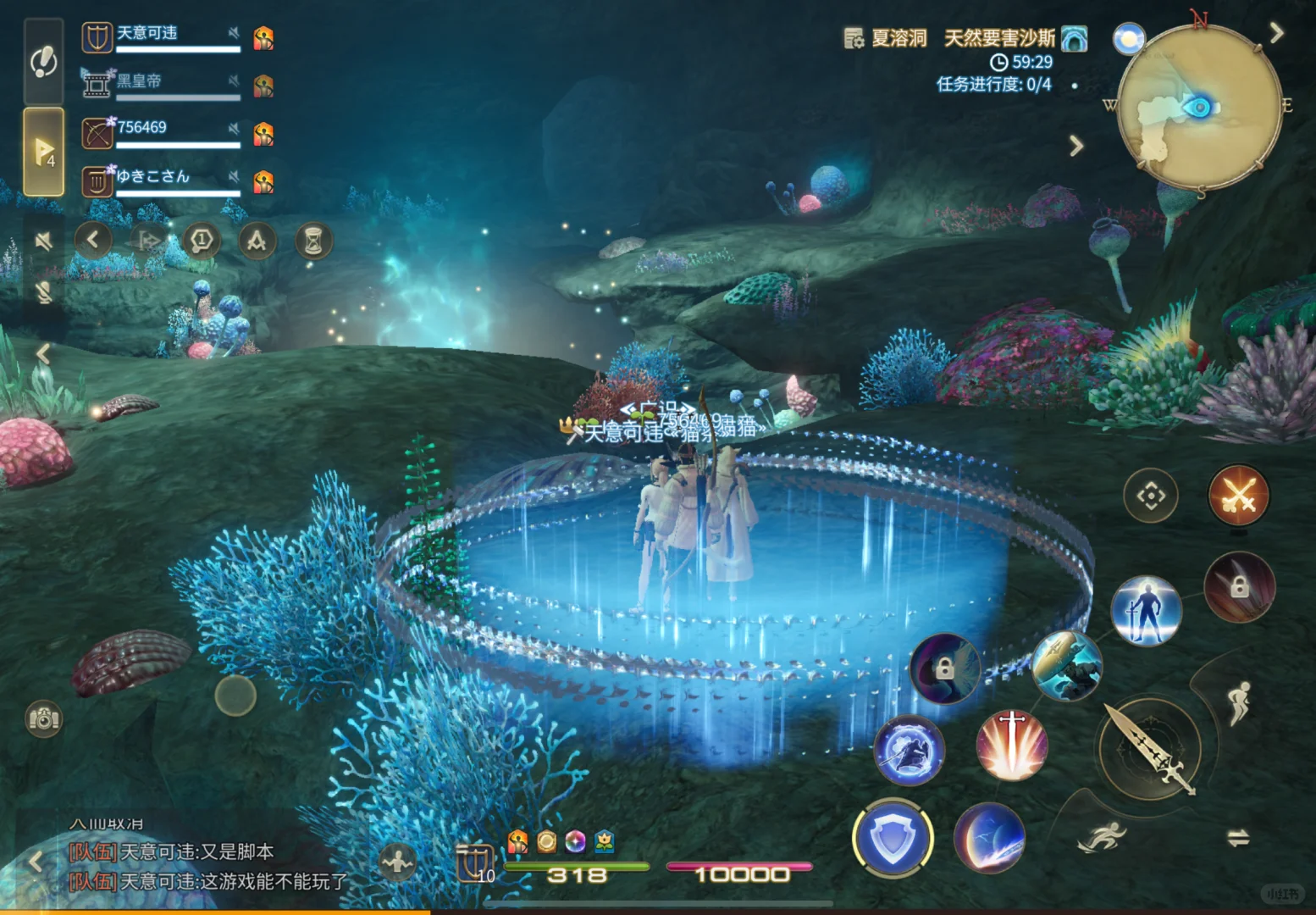1316x915 pixels.
Task: Use the main sword attack button
Action: tap(1150, 749)
